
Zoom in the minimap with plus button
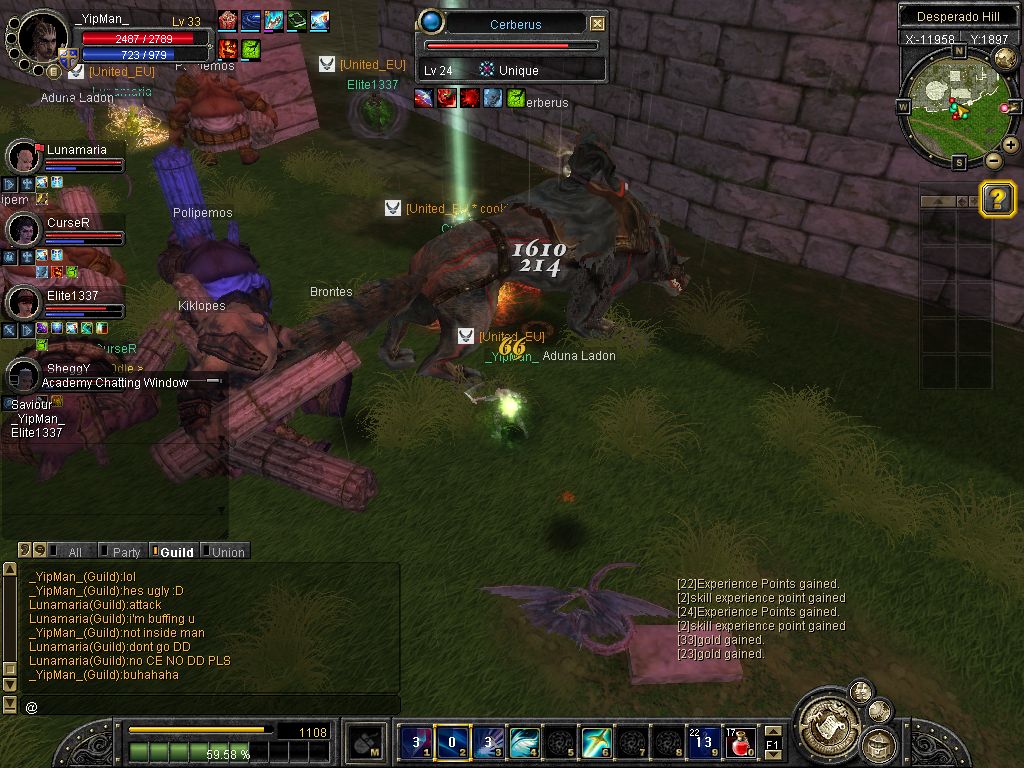point(1011,145)
